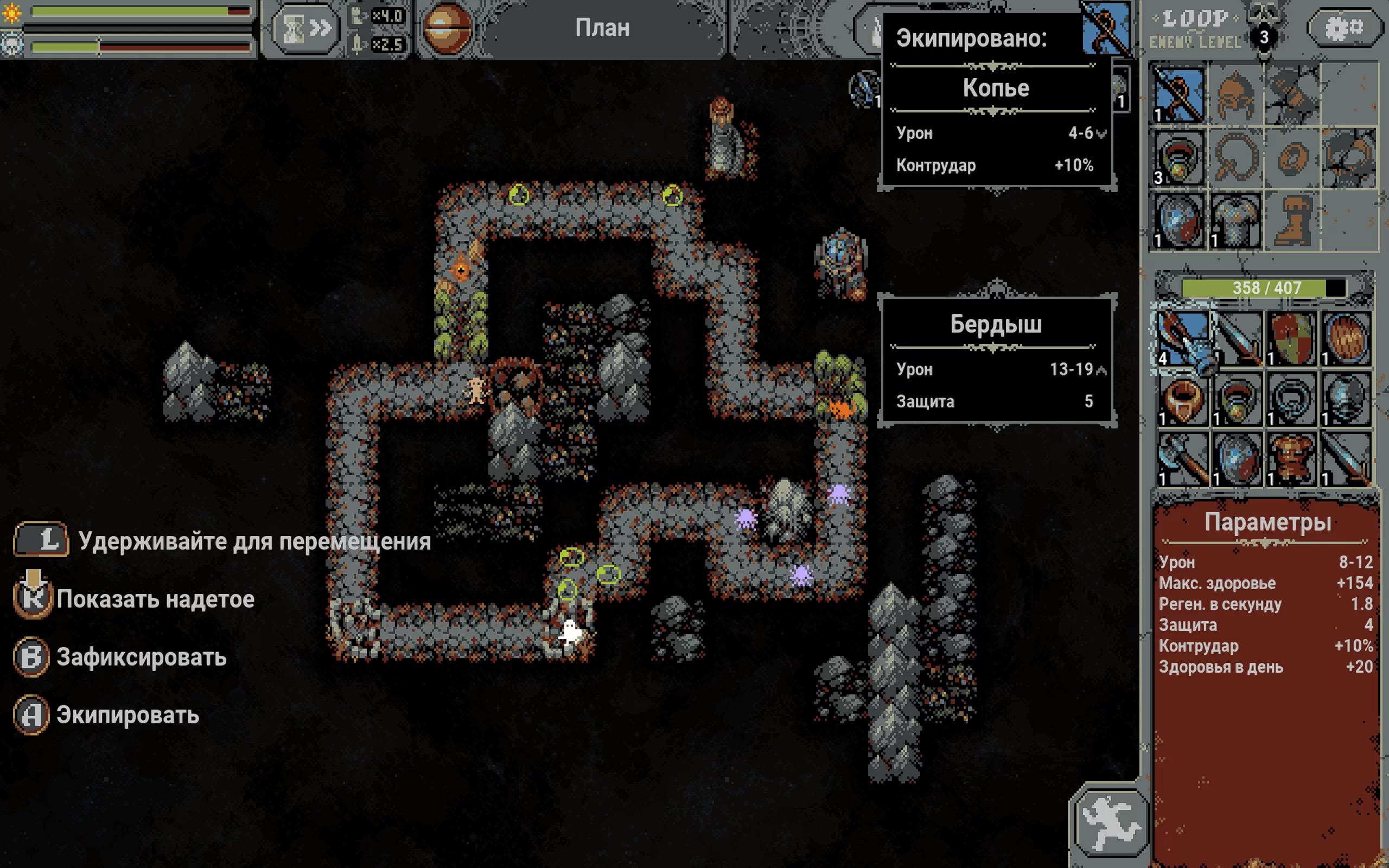
Task: Toggle the hourglass game speed button
Action: tap(306, 29)
